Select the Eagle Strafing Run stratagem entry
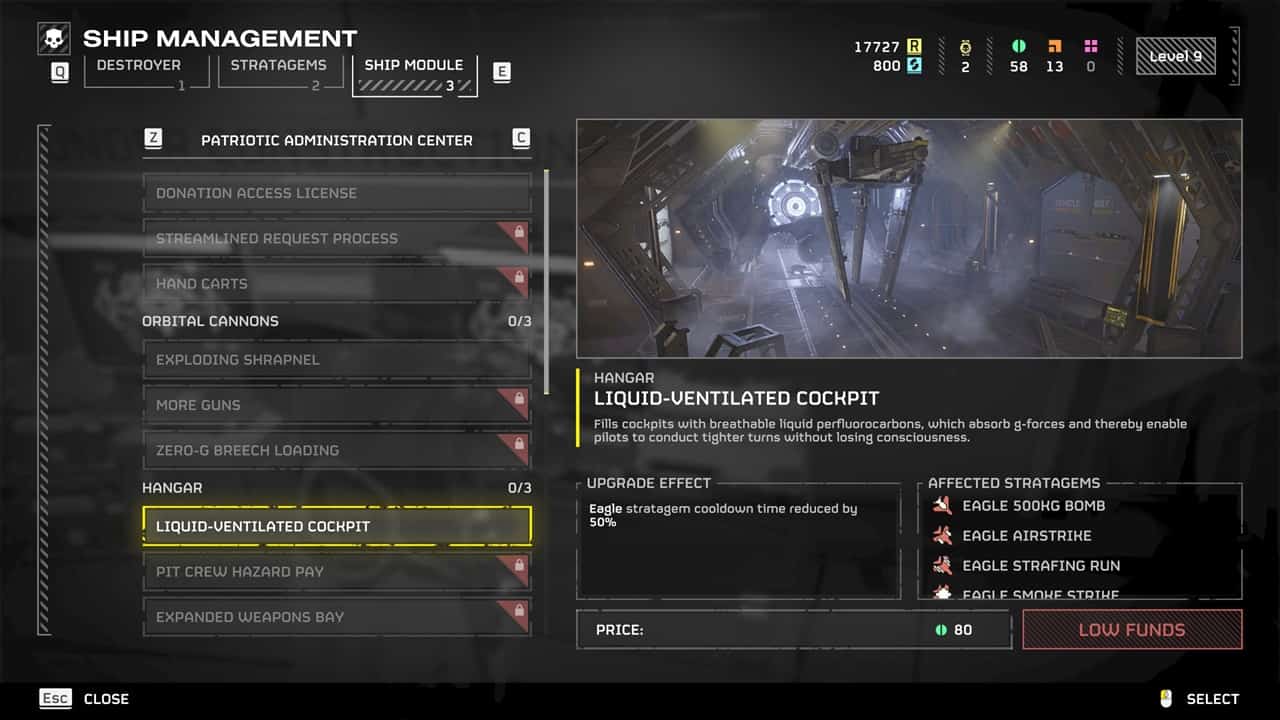This screenshot has height=720, width=1280. 1040,566
